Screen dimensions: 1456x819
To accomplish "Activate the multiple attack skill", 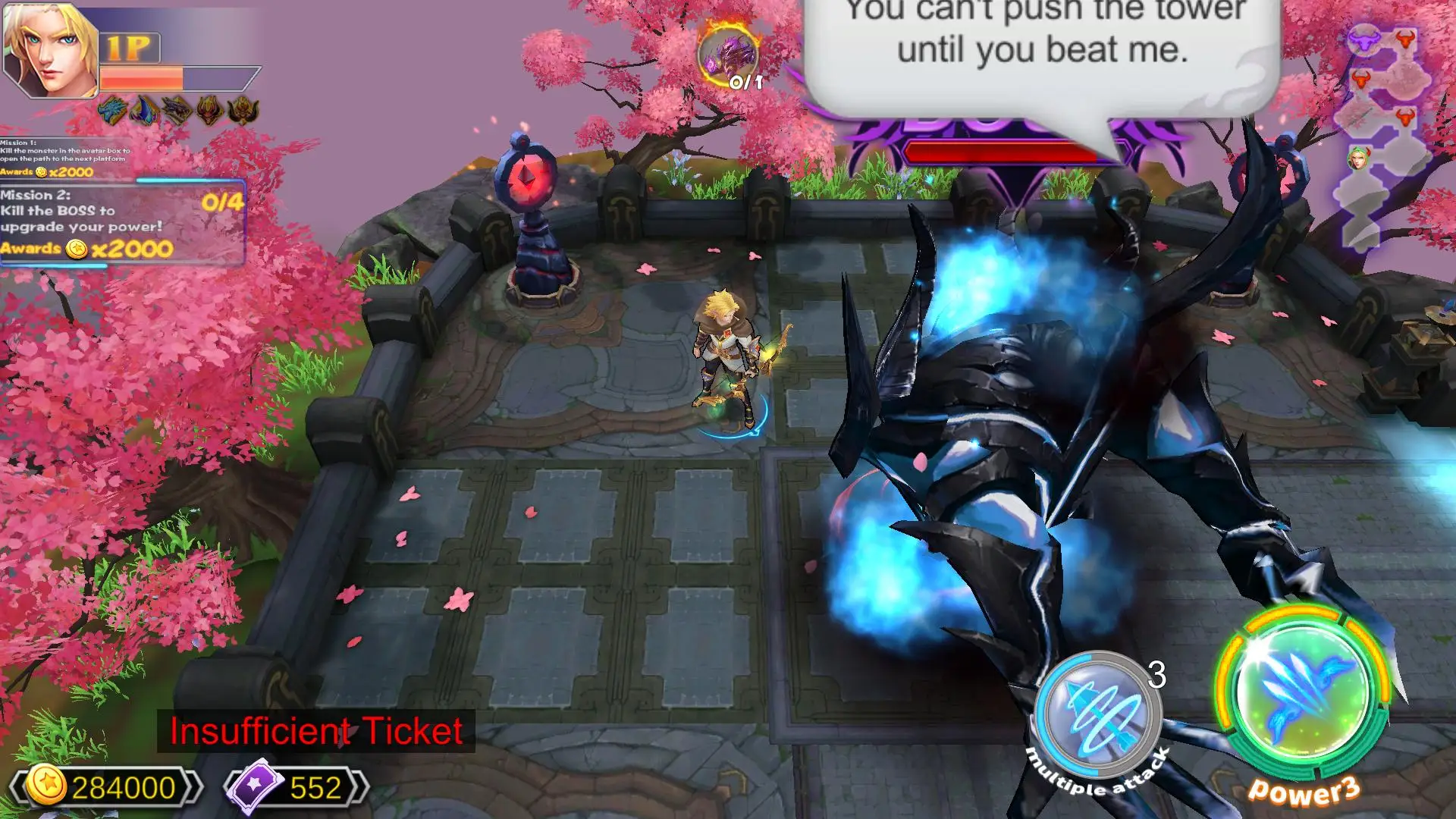I will click(1097, 715).
